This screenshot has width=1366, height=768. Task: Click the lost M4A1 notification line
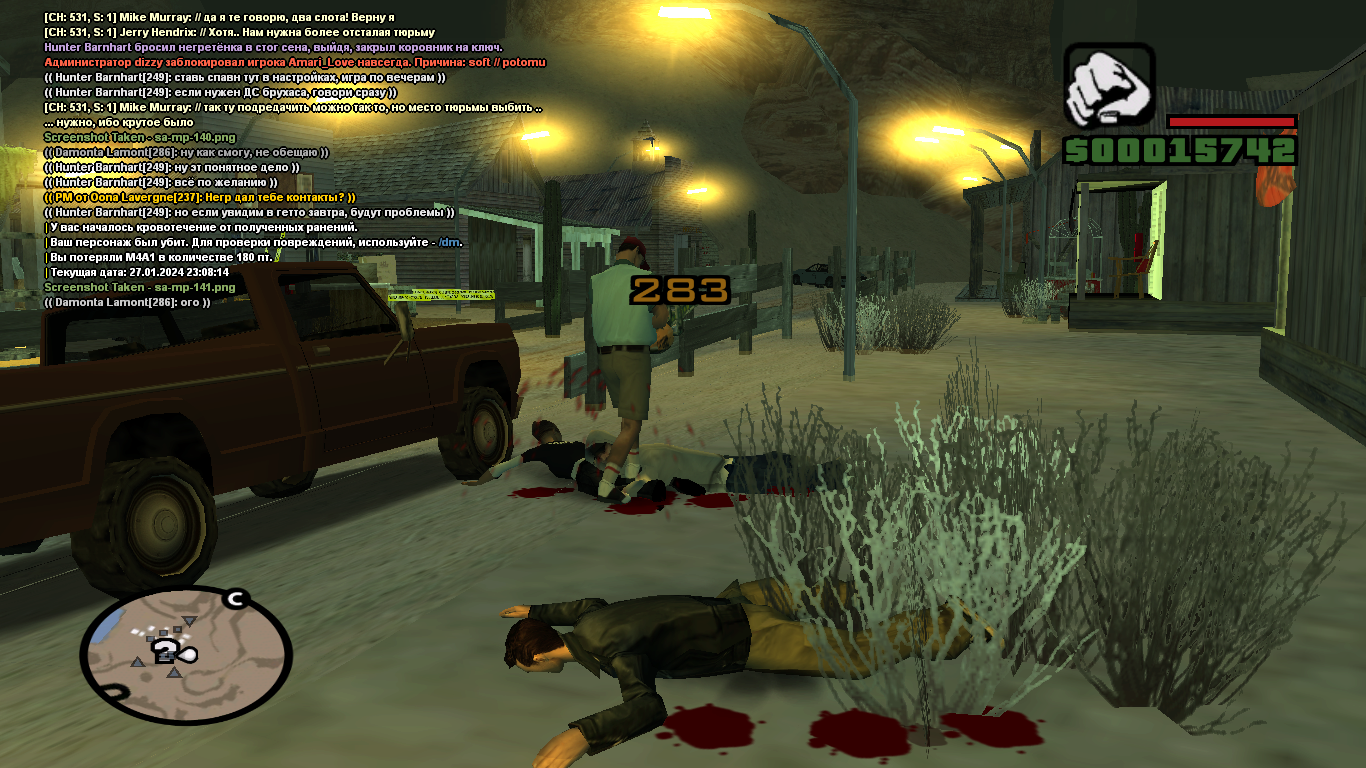tap(160, 257)
